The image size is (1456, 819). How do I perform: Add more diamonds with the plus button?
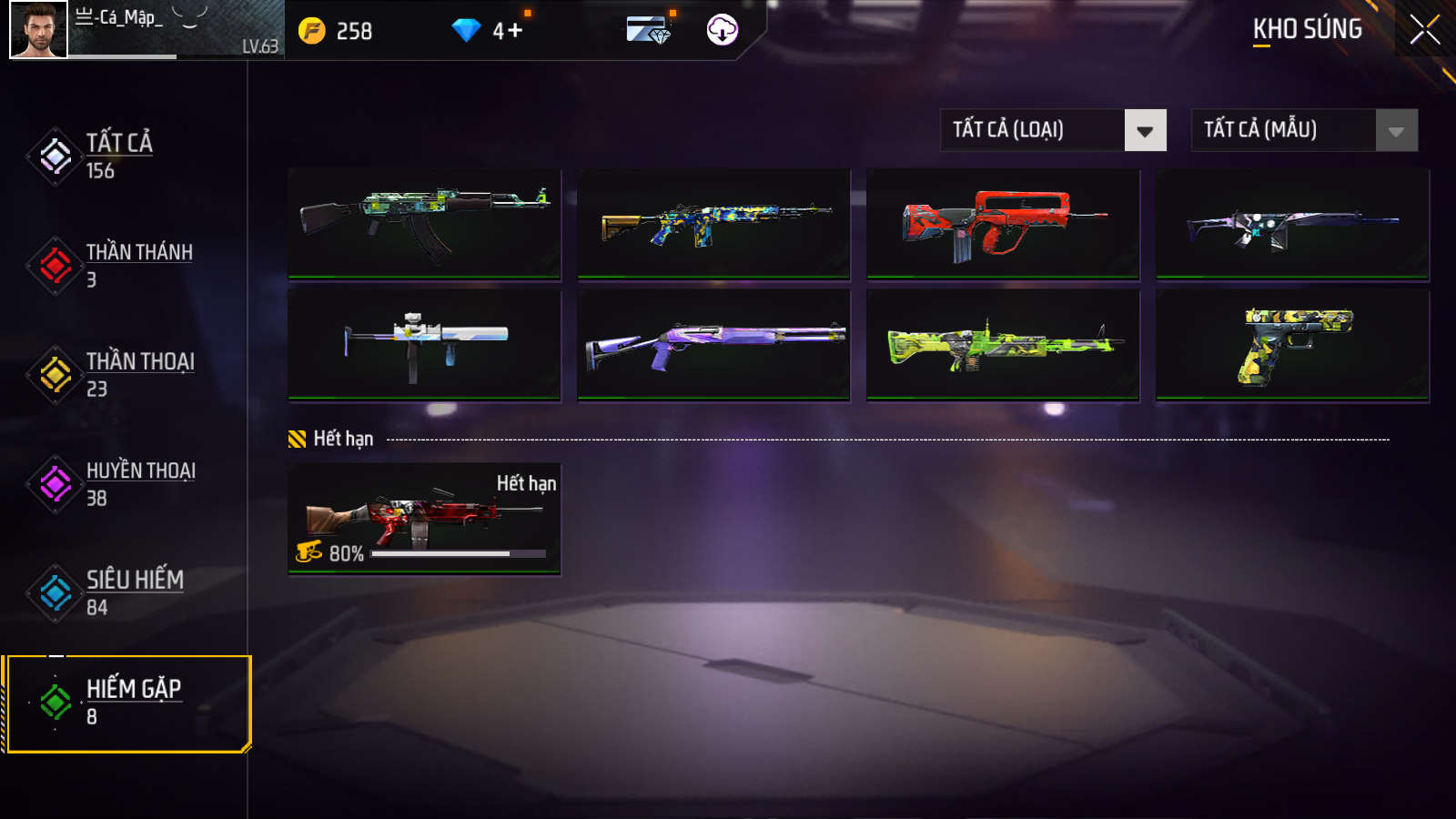coord(515,31)
